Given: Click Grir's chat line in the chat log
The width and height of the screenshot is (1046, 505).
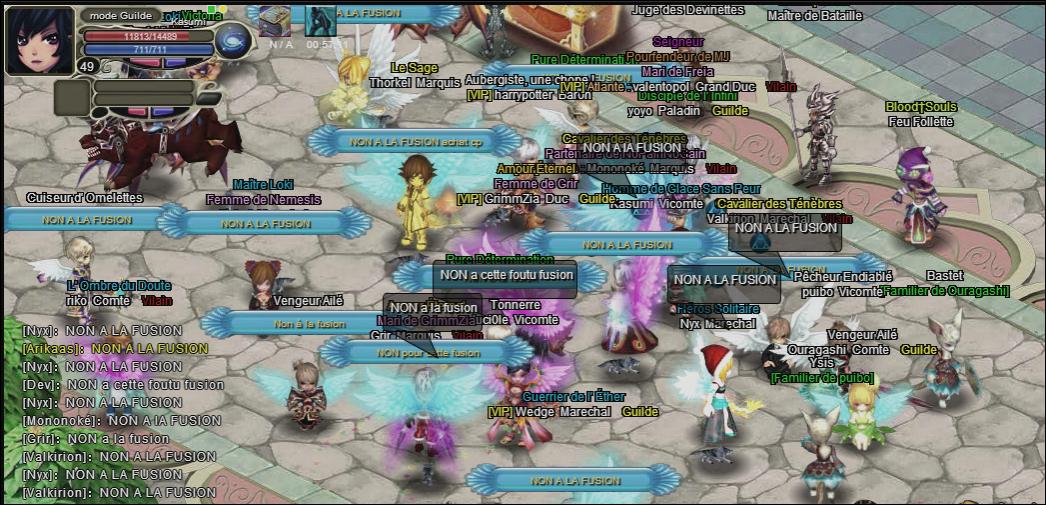Looking at the screenshot, I should pos(96,439).
